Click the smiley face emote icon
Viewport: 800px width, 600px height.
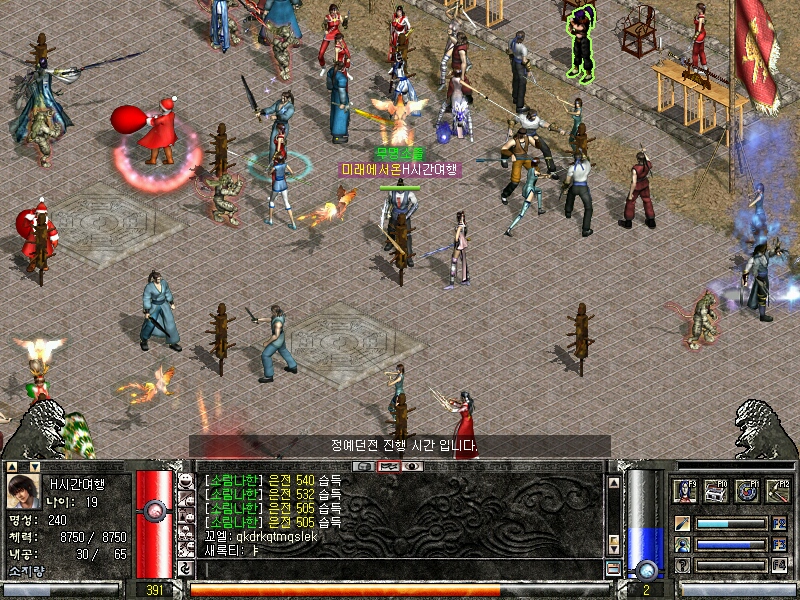coord(186,482)
